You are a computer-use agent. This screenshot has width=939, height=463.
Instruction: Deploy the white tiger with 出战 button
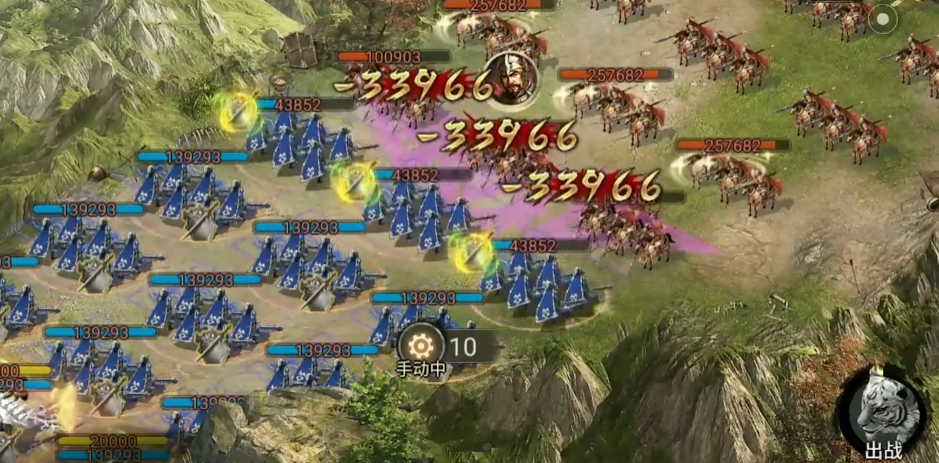pyautogui.click(x=881, y=413)
